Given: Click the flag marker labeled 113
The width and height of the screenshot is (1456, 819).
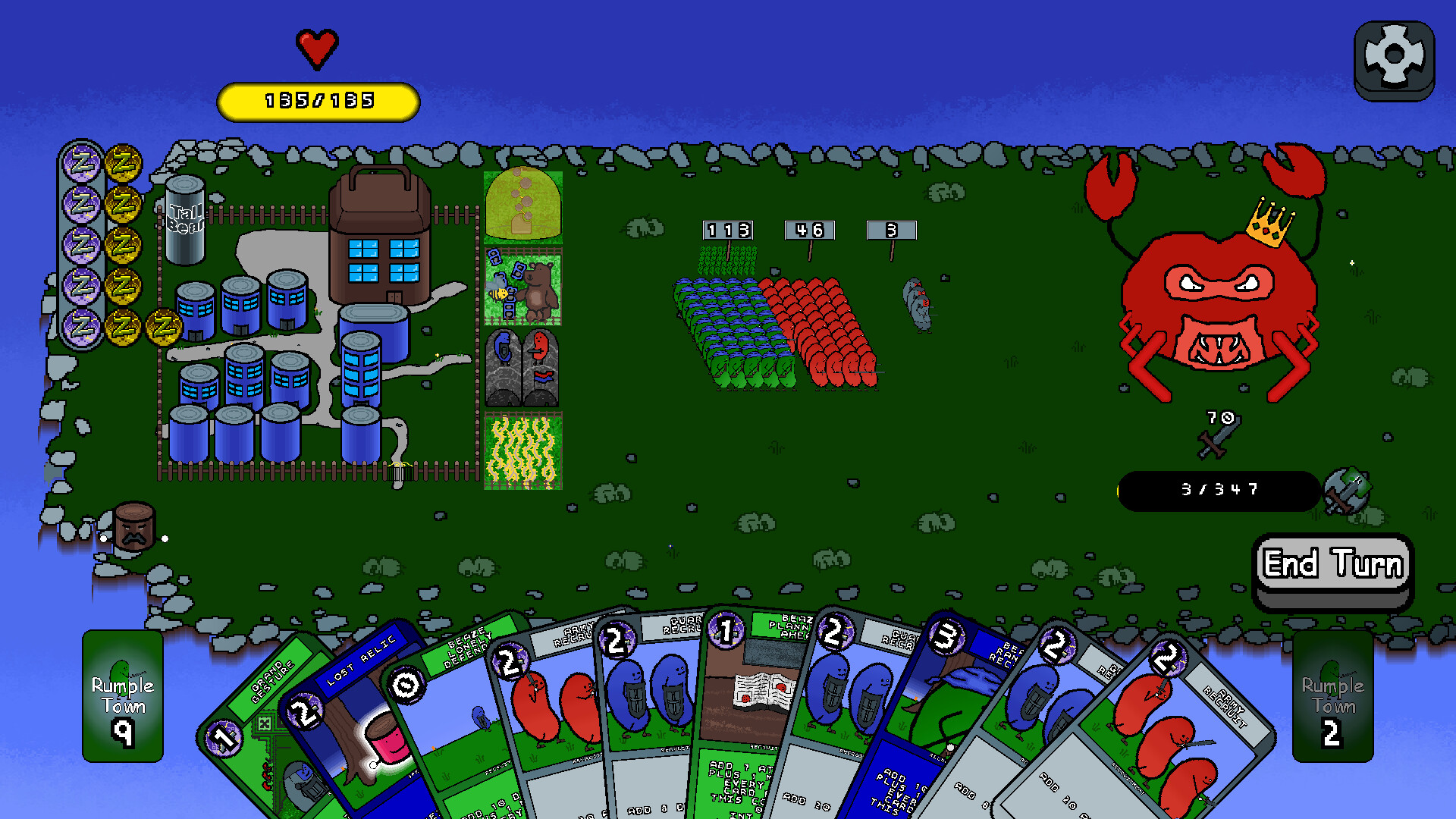Looking at the screenshot, I should [726, 230].
